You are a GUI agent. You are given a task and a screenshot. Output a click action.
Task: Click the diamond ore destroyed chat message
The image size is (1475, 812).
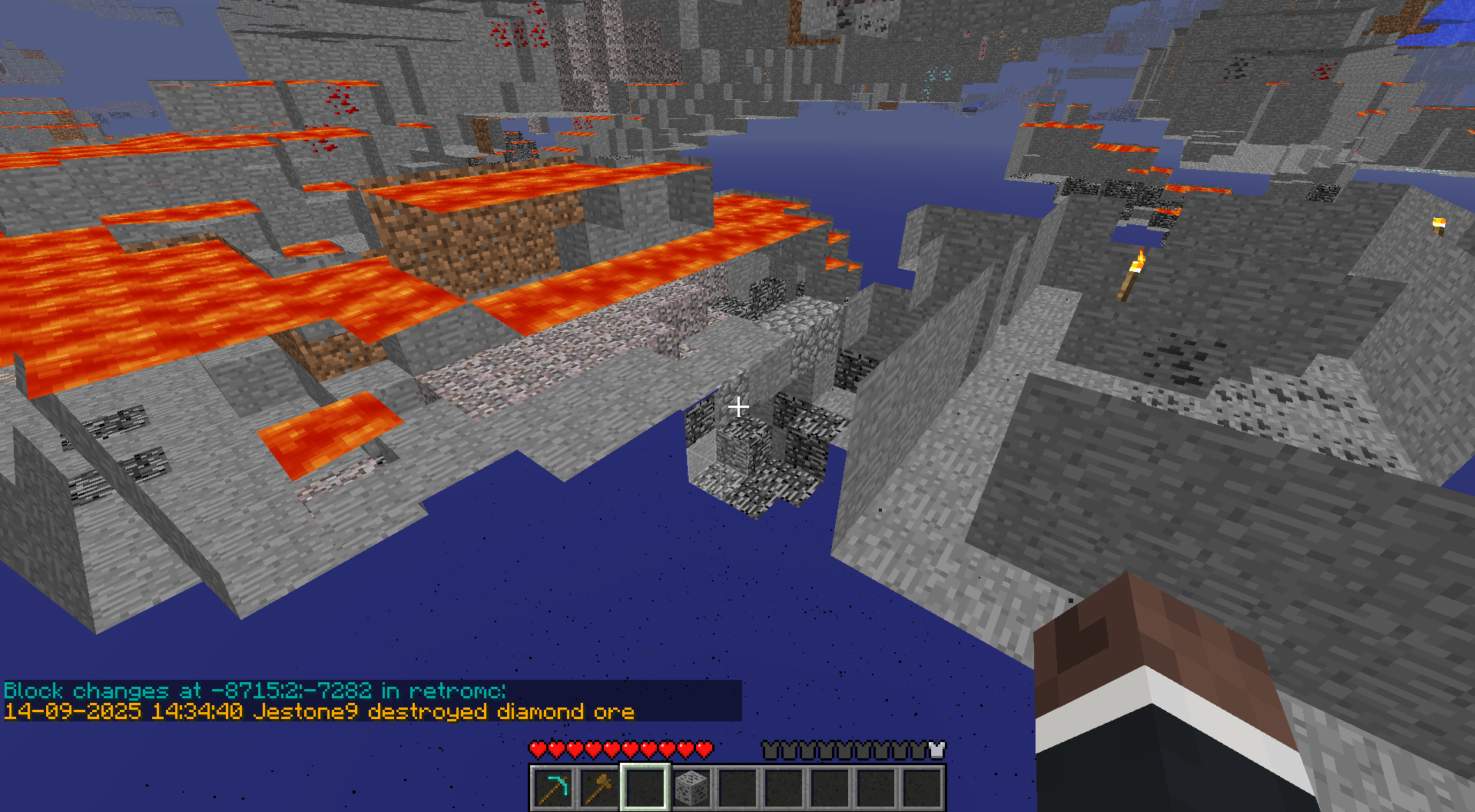319,711
